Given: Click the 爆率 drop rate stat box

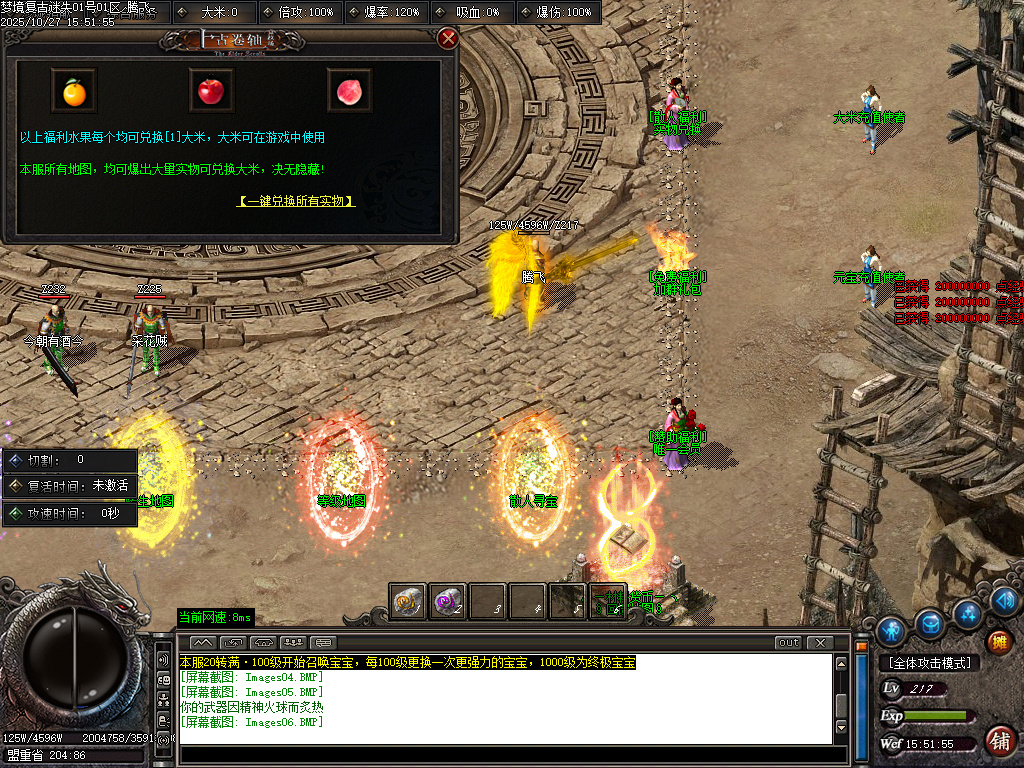Looking at the screenshot, I should pyautogui.click(x=387, y=12).
